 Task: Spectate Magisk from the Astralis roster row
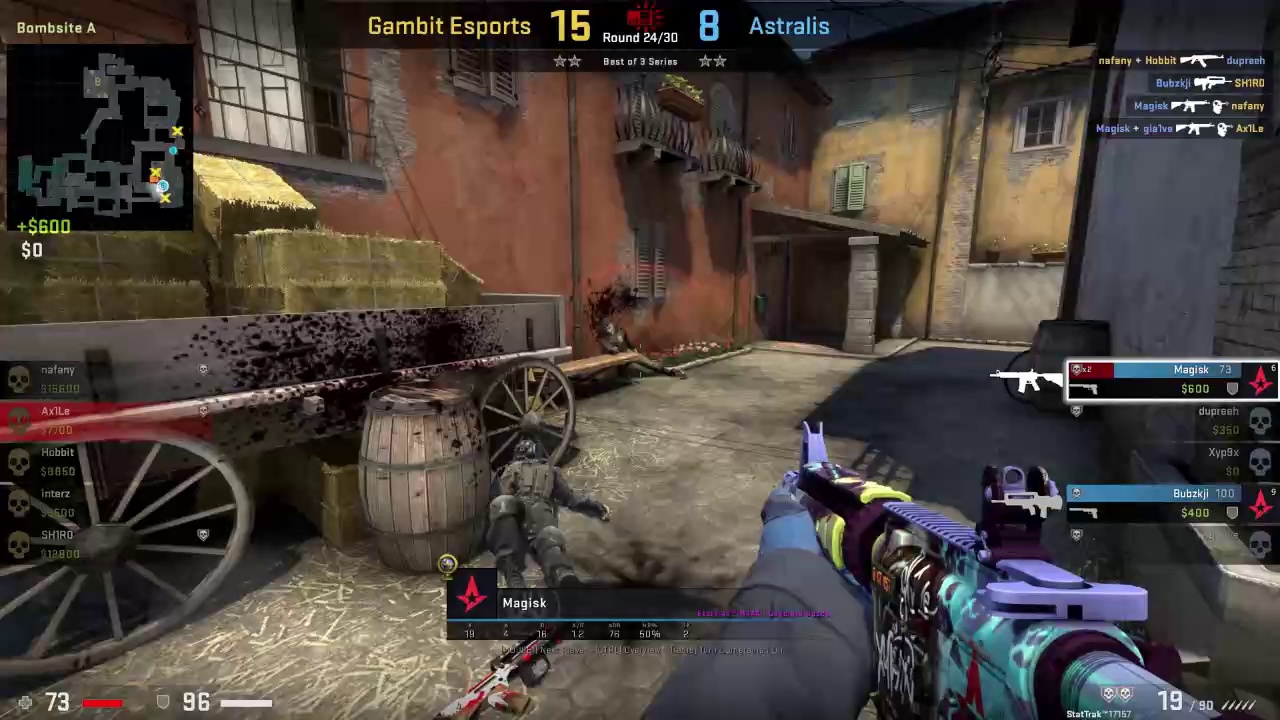tap(1172, 379)
